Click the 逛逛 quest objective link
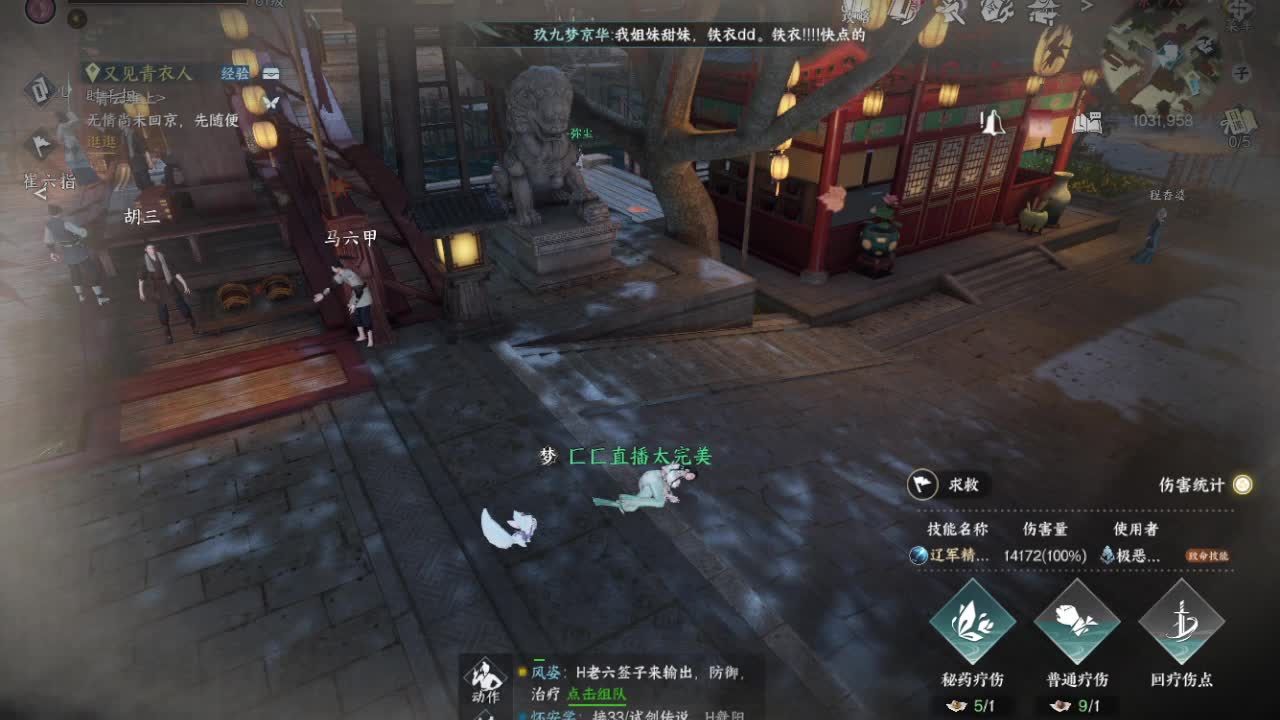The image size is (1280, 720). tap(102, 143)
